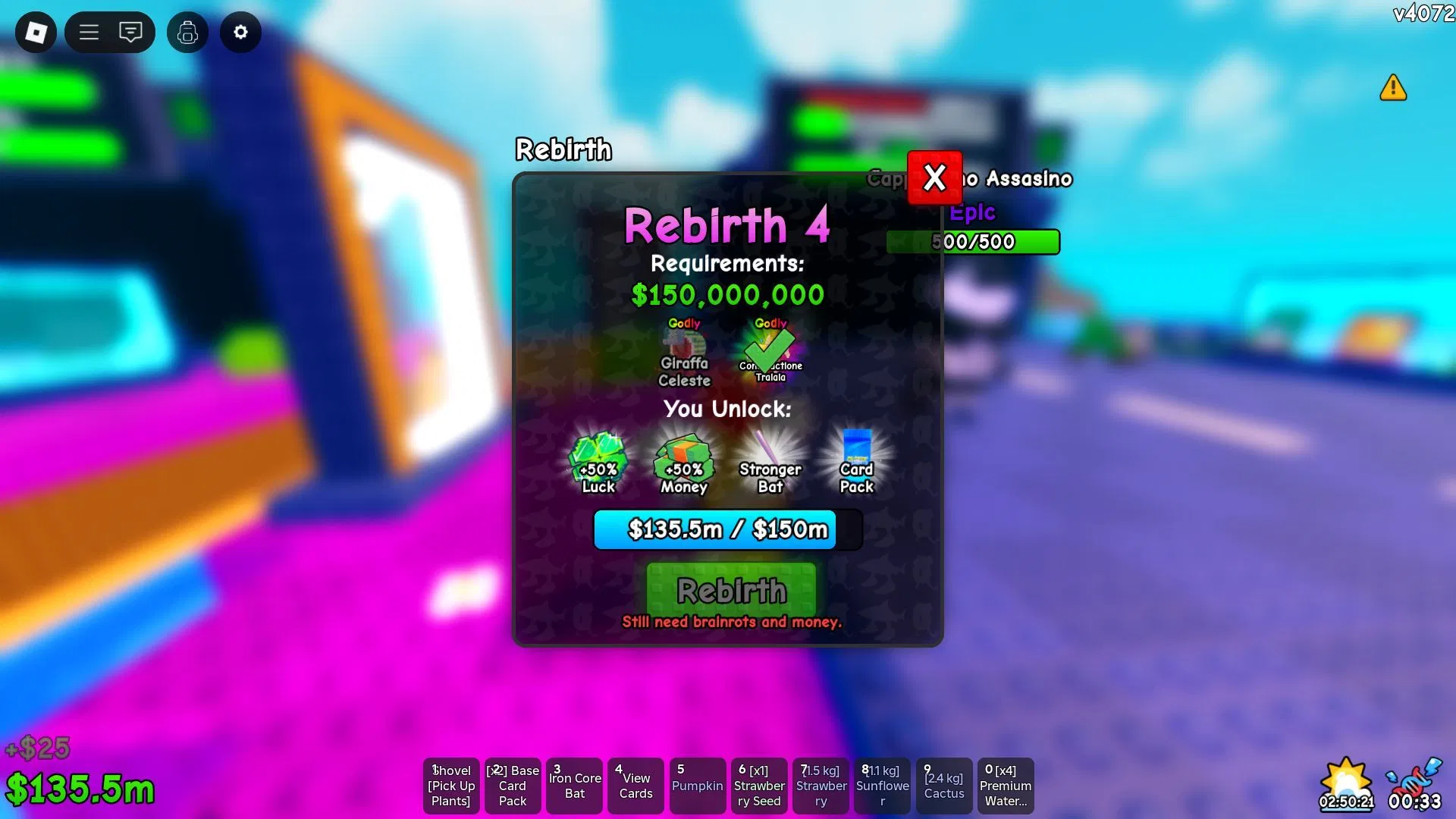Image resolution: width=1456 pixels, height=819 pixels.
Task: Open the hamburger menu lines
Action: coord(89,33)
